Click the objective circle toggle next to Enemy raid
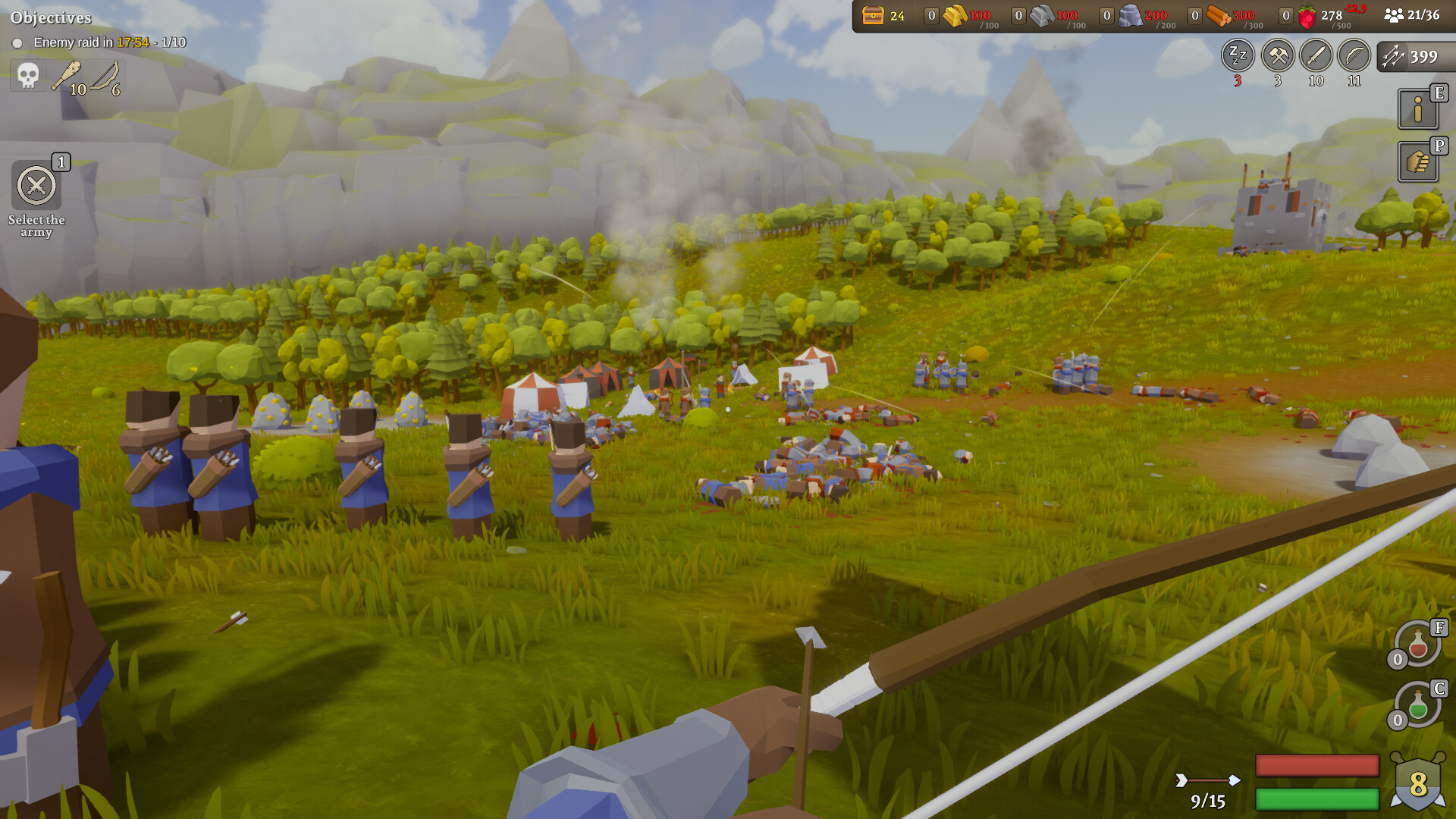Image resolution: width=1456 pixels, height=819 pixels. (18, 43)
